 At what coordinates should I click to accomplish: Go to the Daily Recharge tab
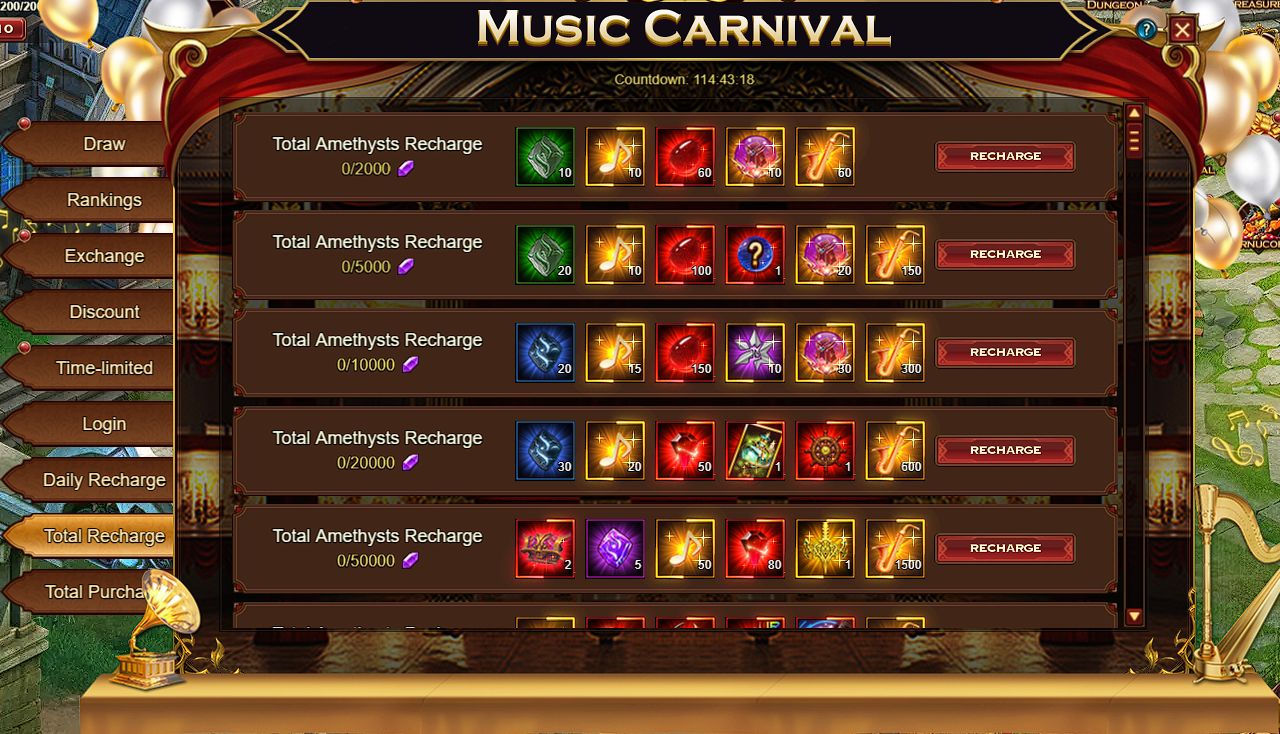[x=104, y=480]
